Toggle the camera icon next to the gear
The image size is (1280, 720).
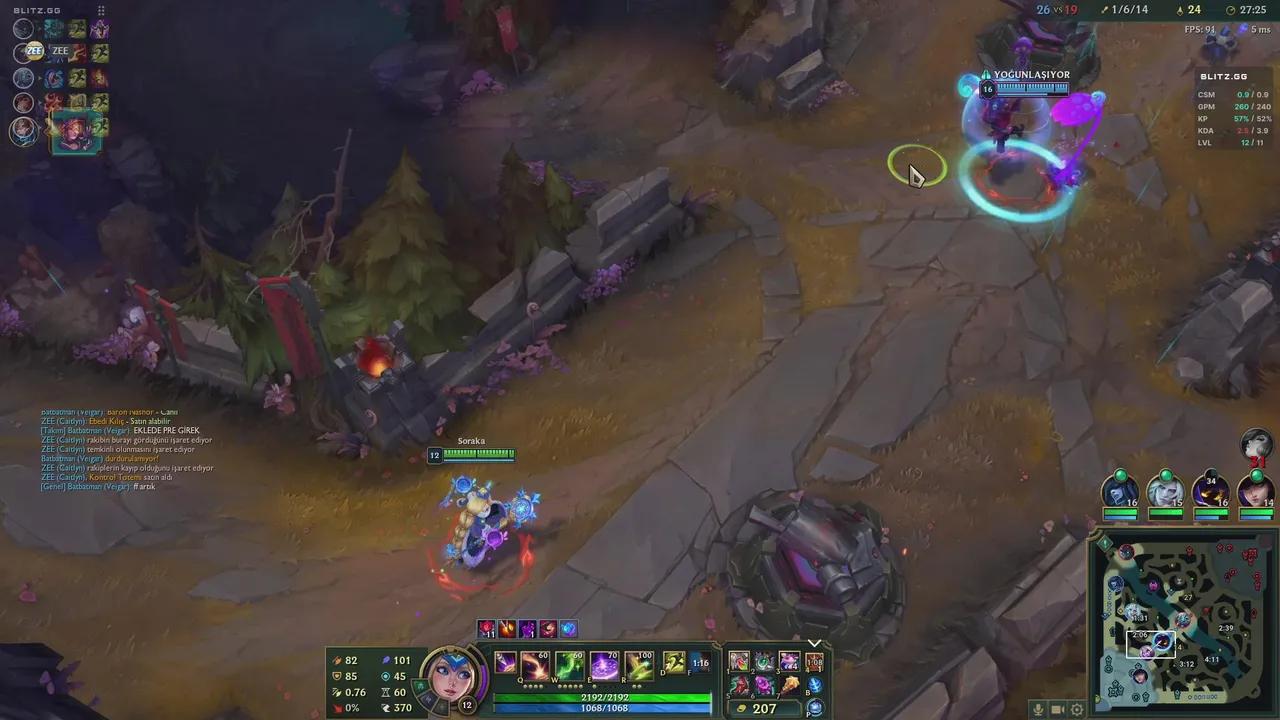pos(1056,708)
